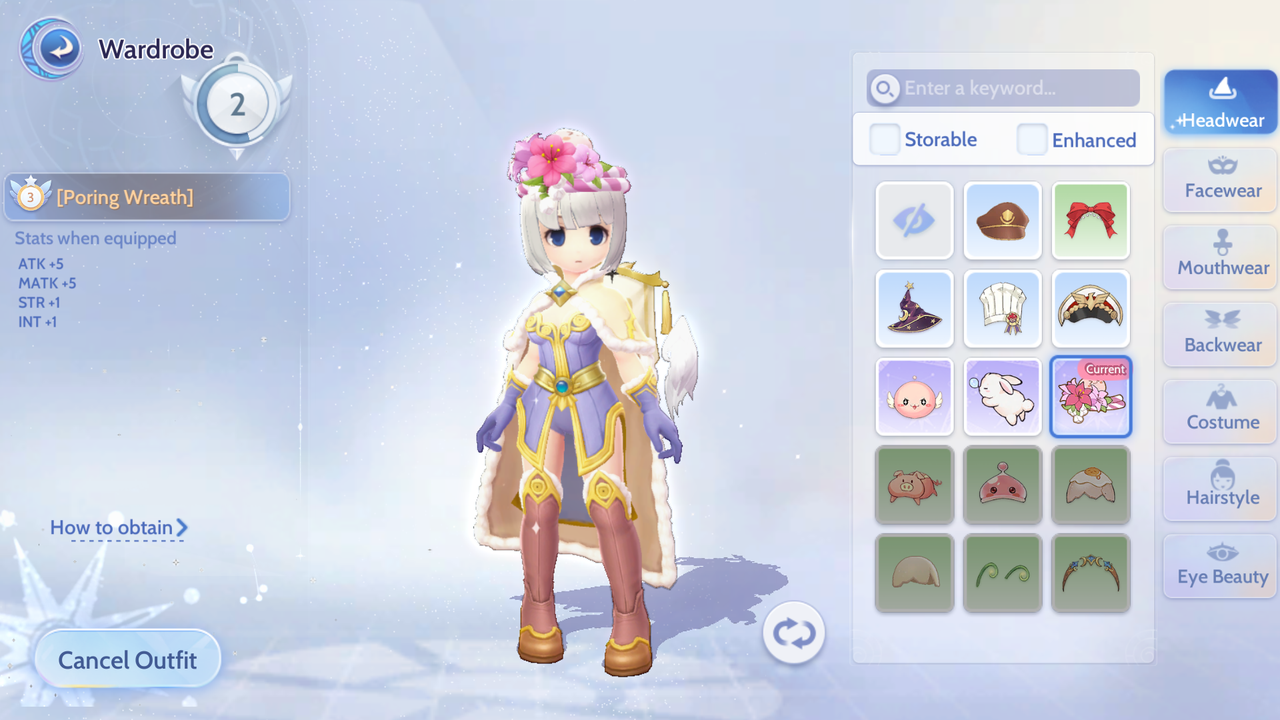This screenshot has width=1280, height=720.
Task: Pick the purple wizard hat
Action: (915, 309)
